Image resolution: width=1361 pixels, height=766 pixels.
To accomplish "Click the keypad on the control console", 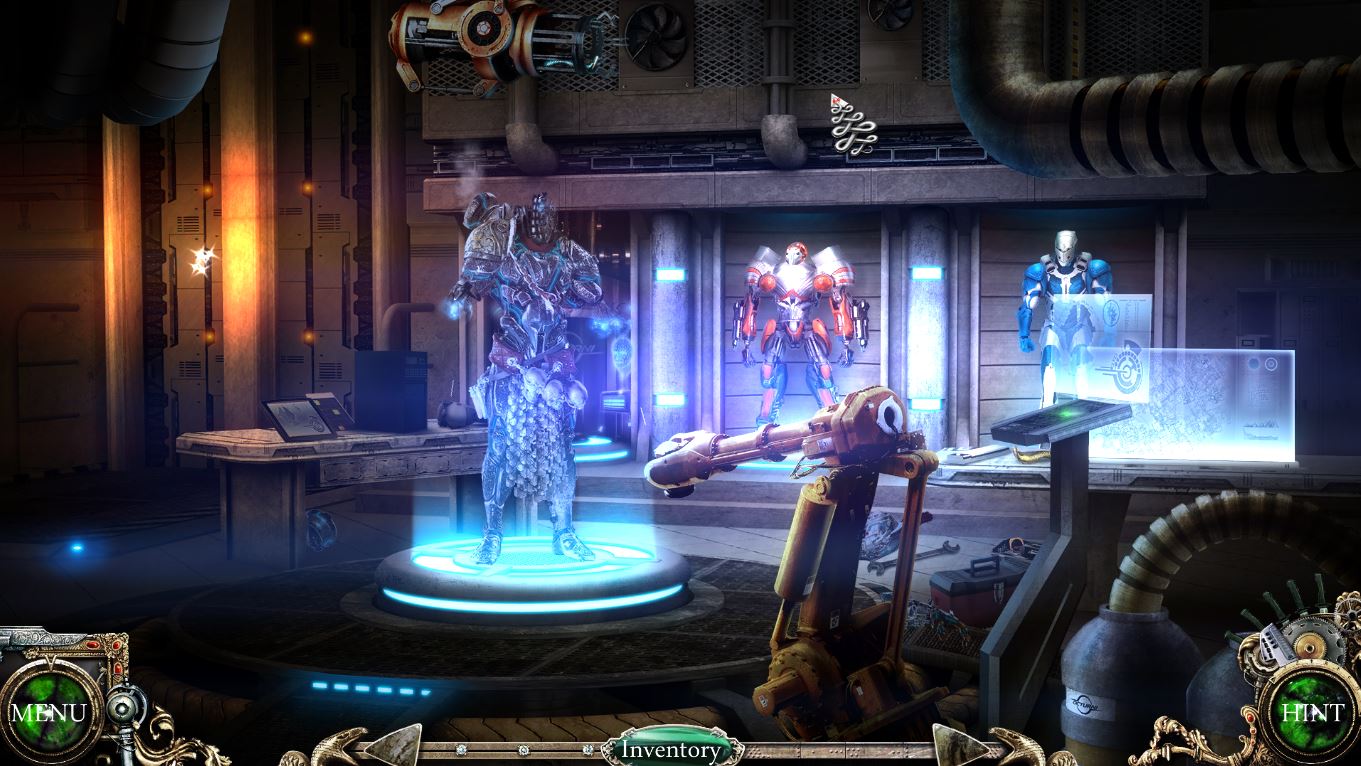I will (1055, 420).
